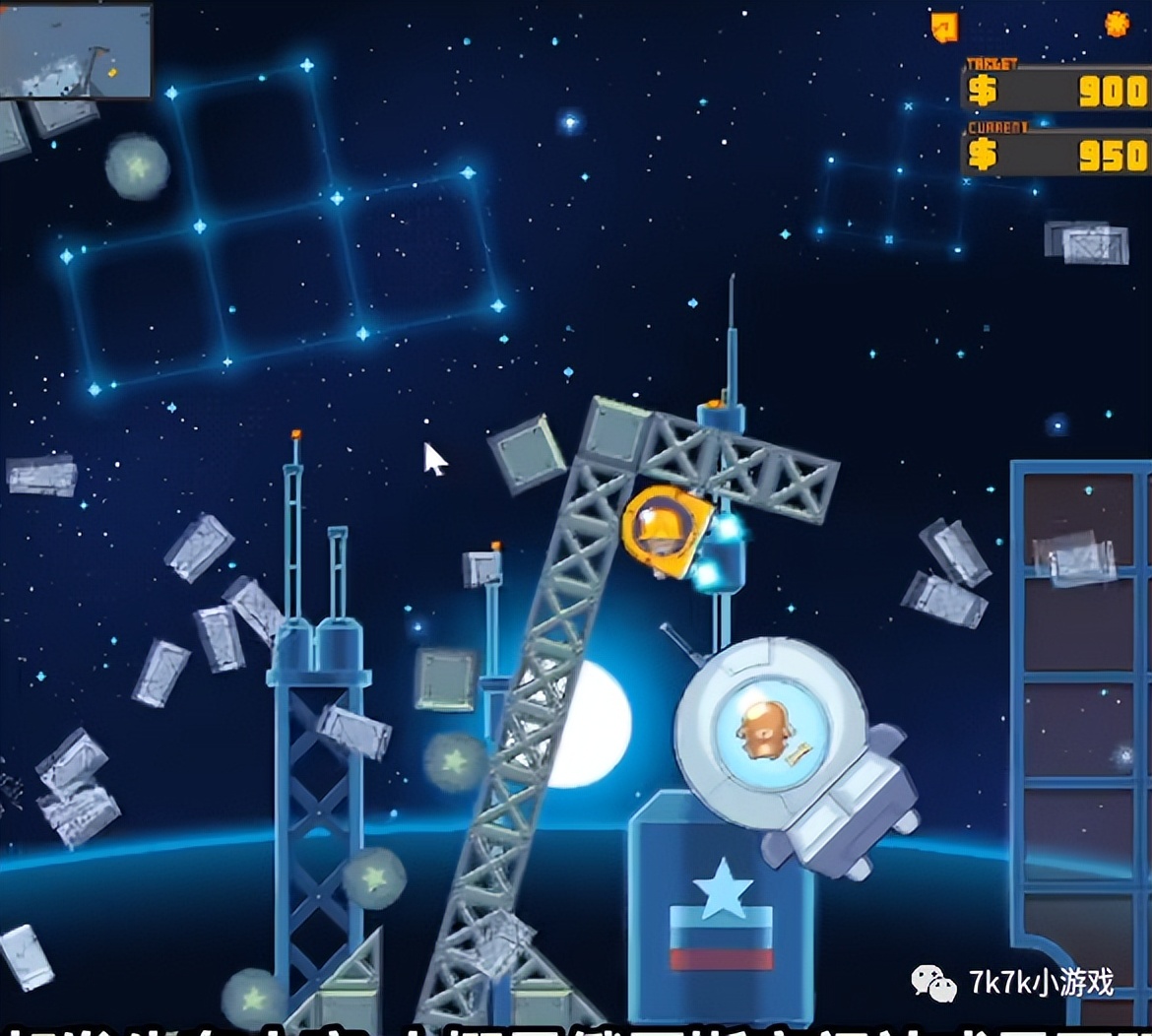
Task: Click the orange arrow restart icon
Action: point(943,27)
